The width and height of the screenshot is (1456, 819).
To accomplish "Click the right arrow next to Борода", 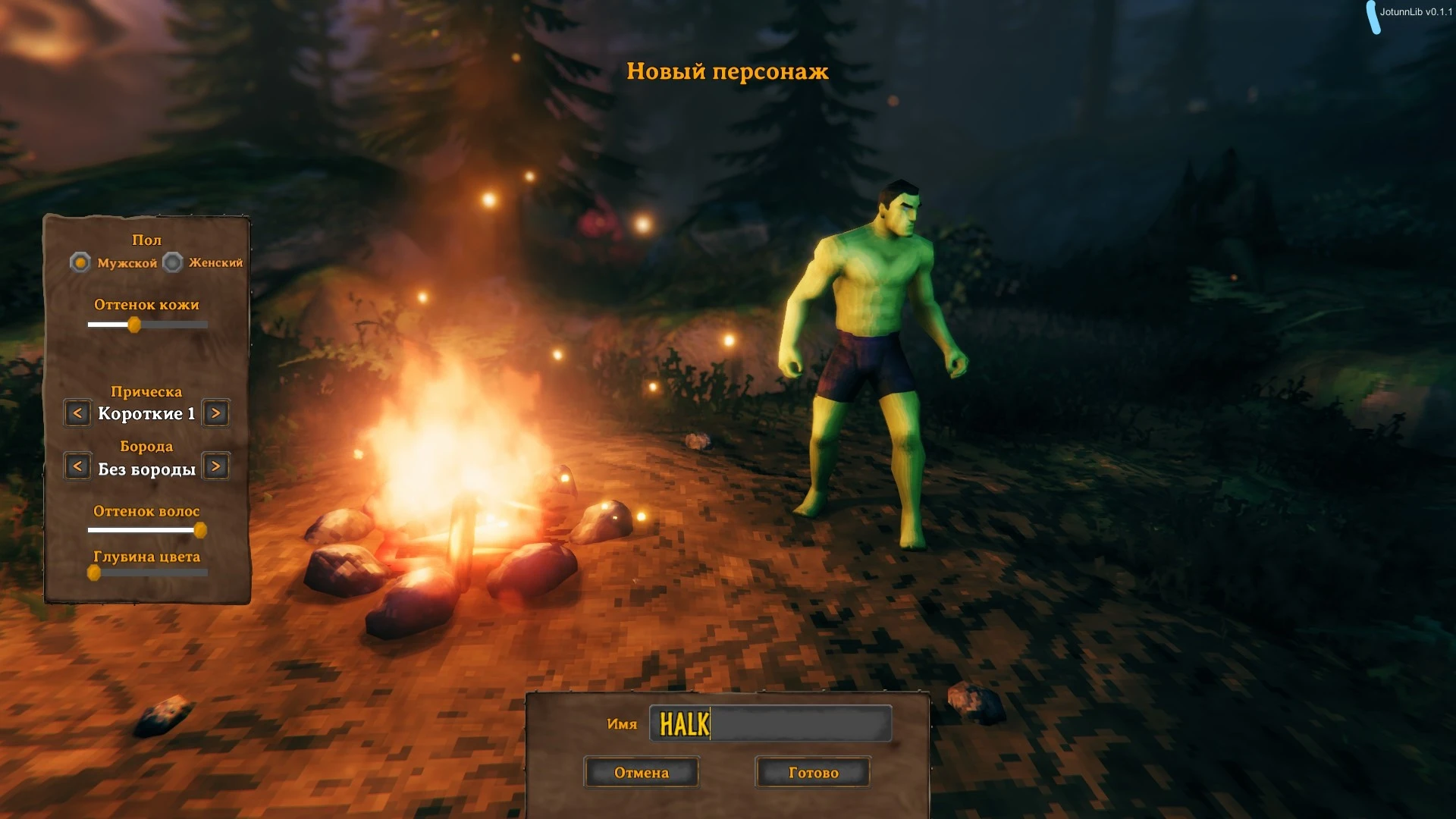I will point(215,466).
